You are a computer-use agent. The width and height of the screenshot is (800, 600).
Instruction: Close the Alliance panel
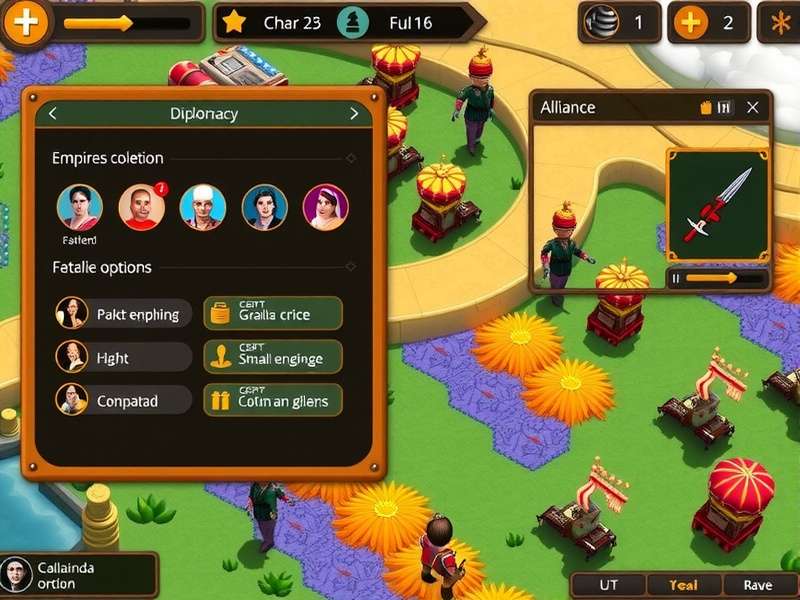pos(753,107)
